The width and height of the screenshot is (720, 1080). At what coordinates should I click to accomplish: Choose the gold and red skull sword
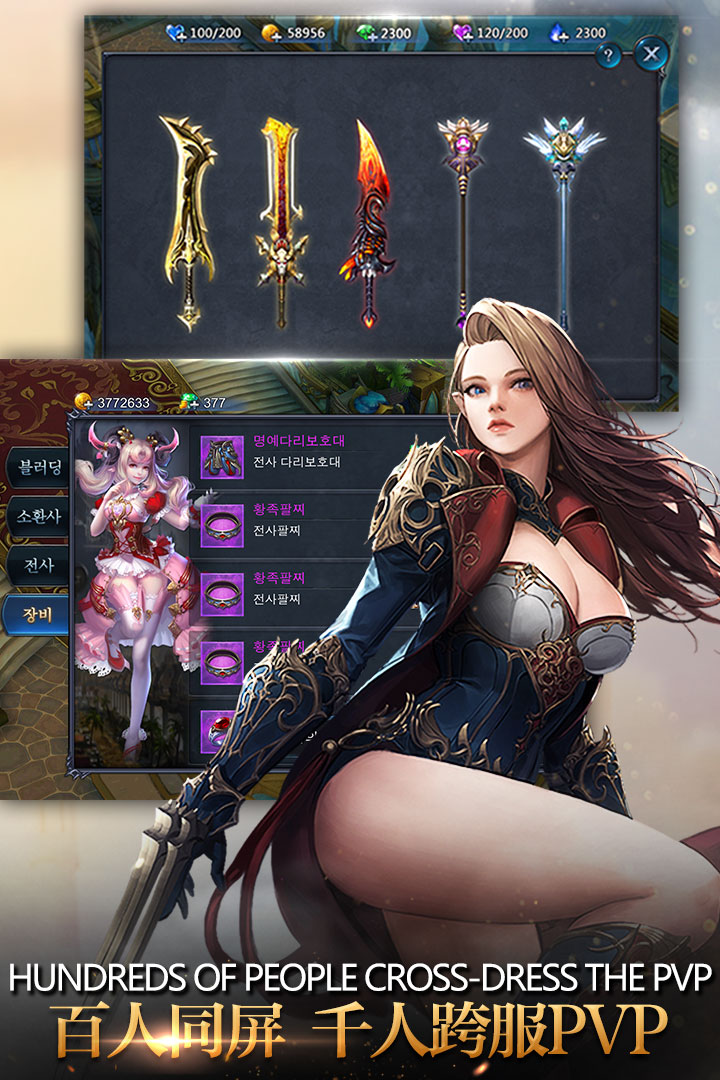279,220
